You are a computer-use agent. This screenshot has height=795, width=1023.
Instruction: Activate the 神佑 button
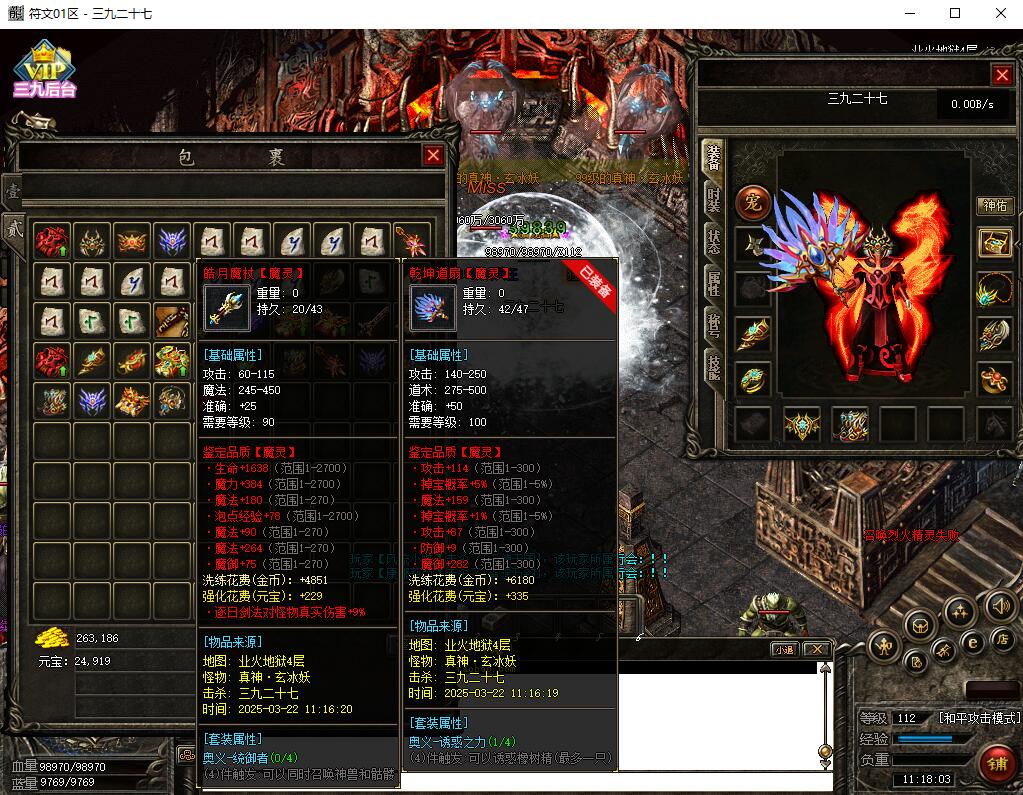coord(993,205)
